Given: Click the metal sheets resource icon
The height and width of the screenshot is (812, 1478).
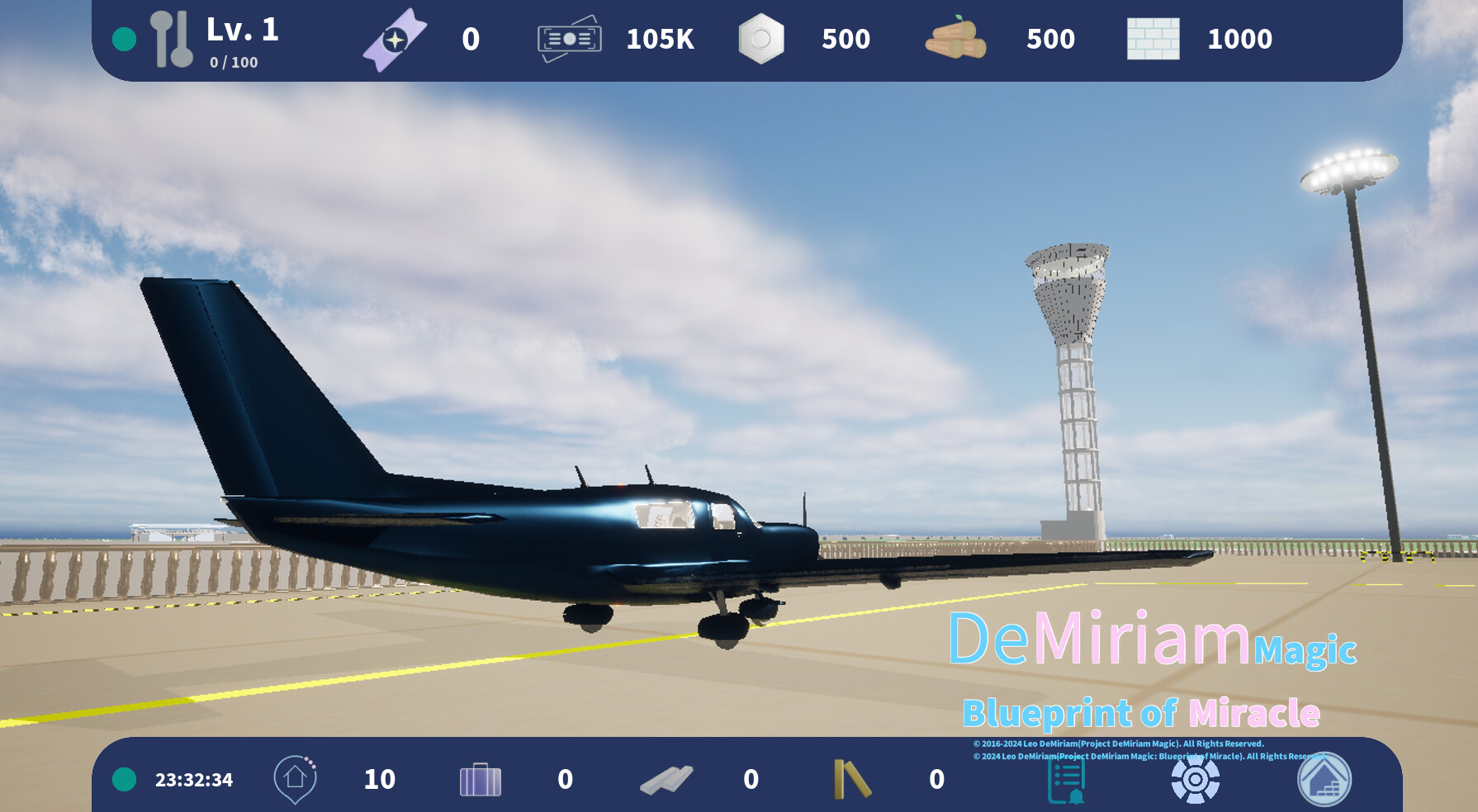Looking at the screenshot, I should [x=667, y=778].
